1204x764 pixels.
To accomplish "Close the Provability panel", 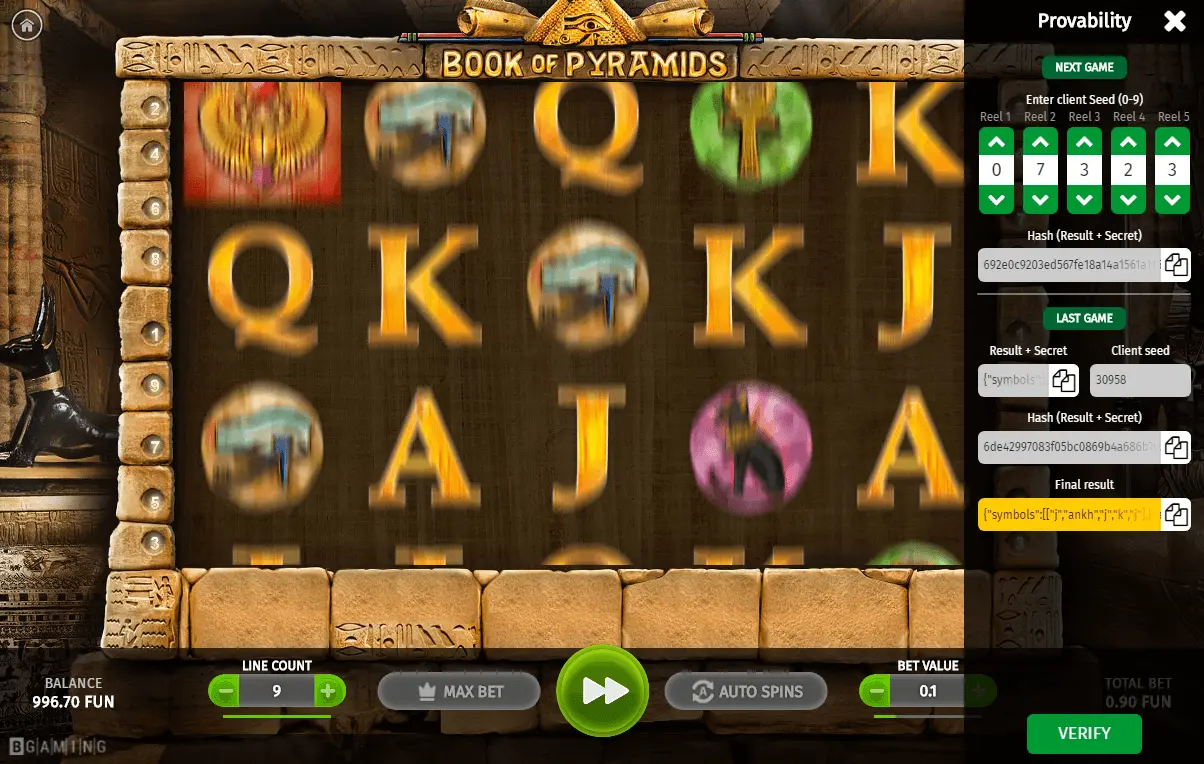I will tap(1175, 21).
